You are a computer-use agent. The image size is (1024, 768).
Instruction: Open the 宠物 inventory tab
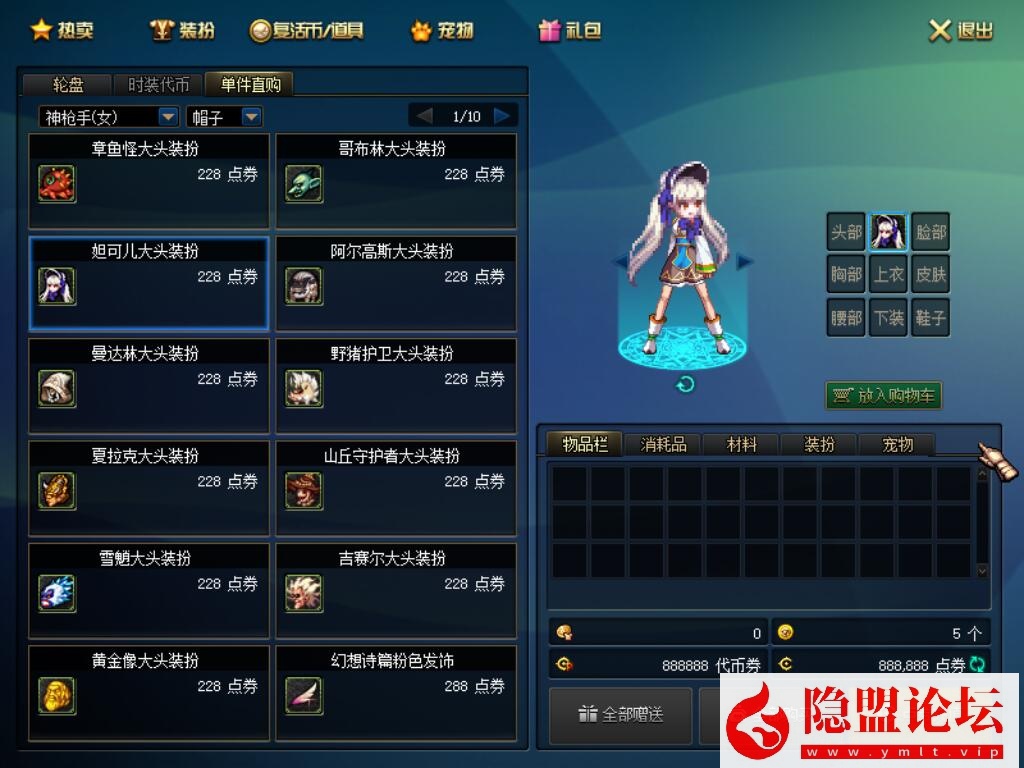897,444
